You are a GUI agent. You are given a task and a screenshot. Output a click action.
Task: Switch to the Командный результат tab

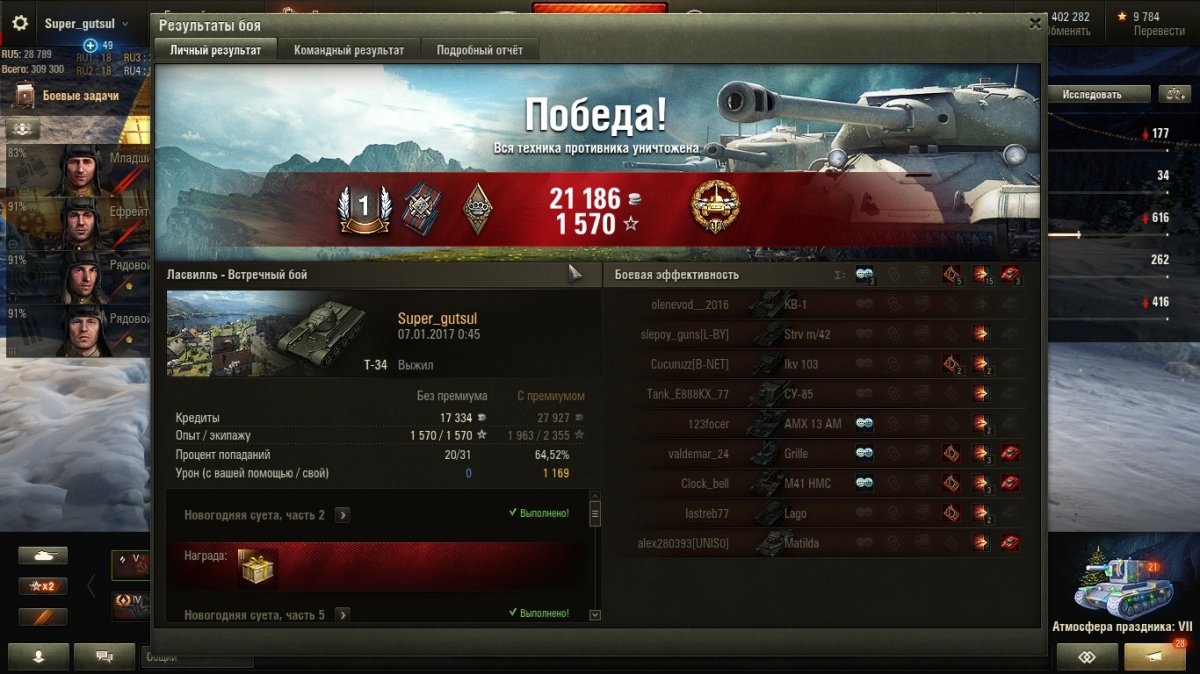(349, 50)
